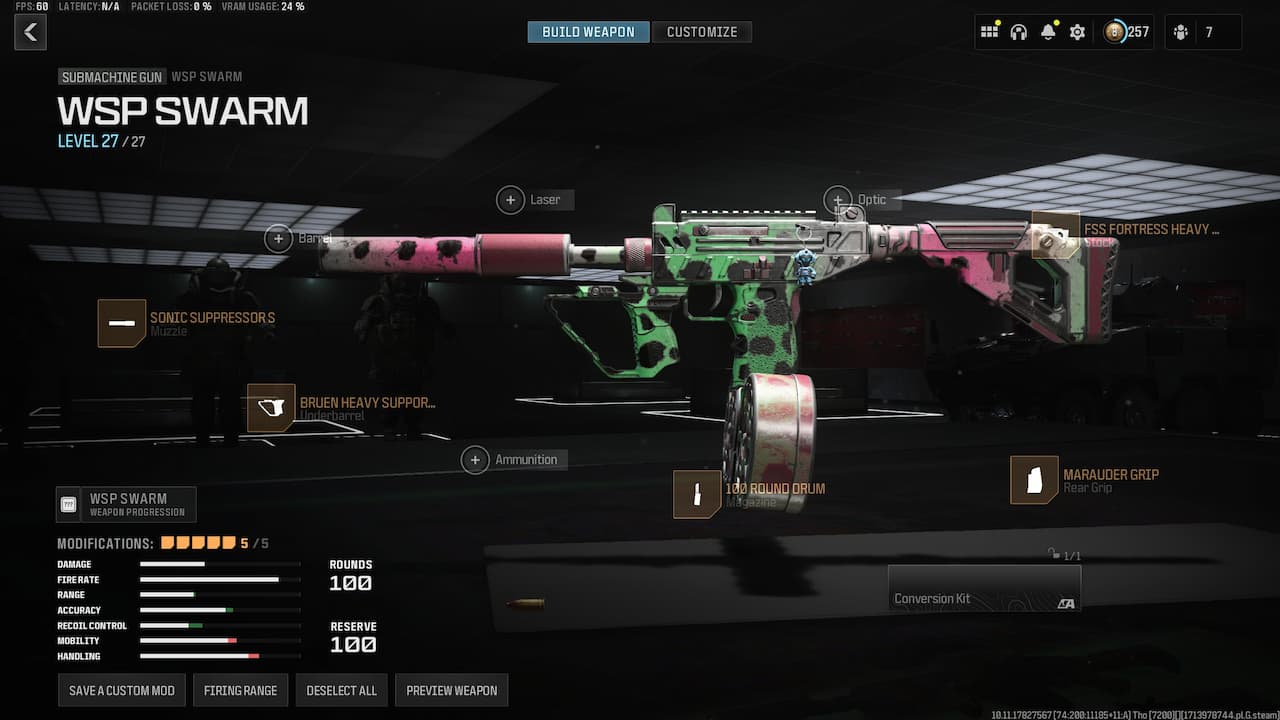Open the party slot showing 7
This screenshot has width=1280, height=720.
click(x=1203, y=31)
